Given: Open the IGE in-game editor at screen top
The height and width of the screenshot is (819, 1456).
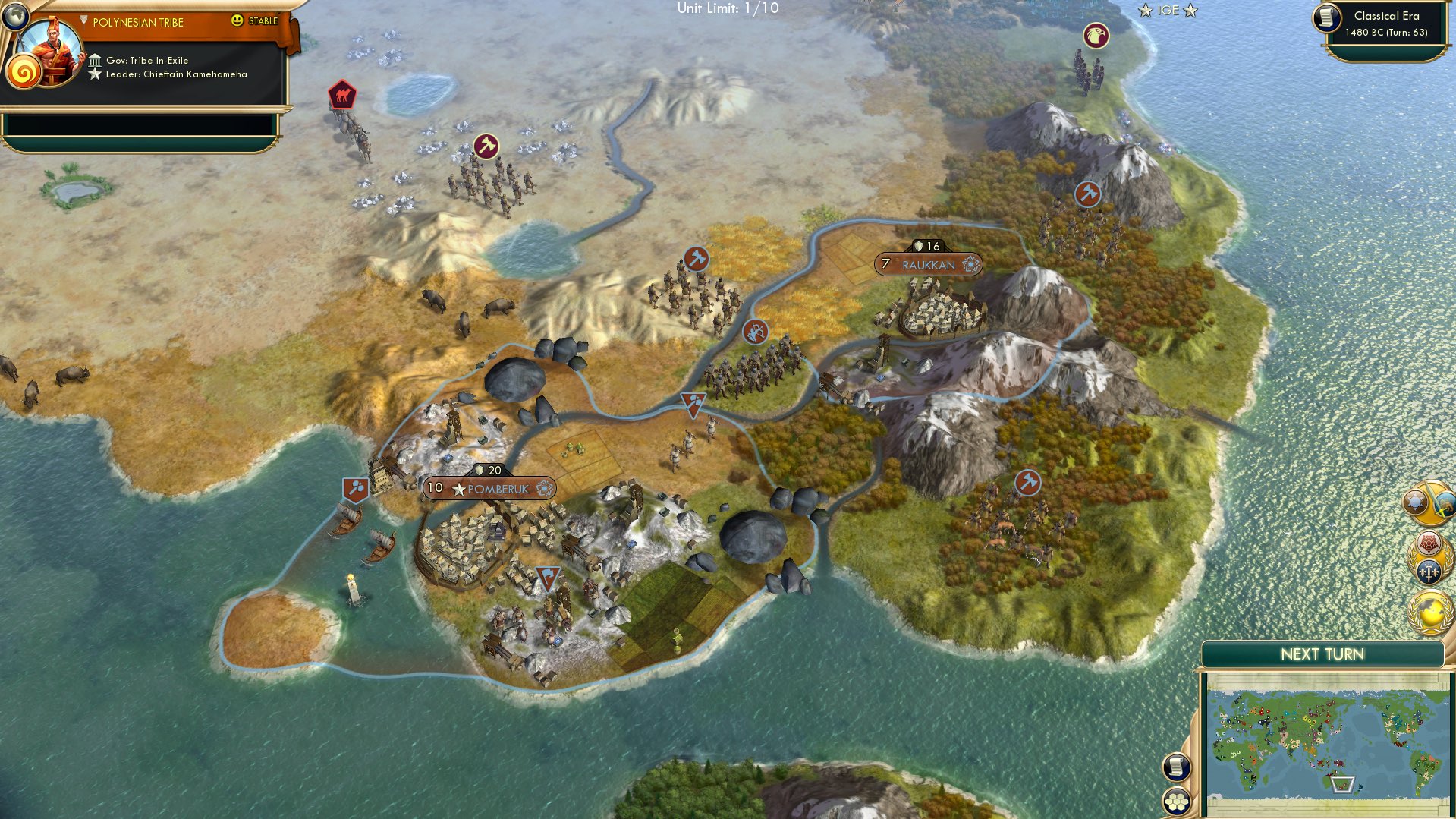Looking at the screenshot, I should [1169, 11].
